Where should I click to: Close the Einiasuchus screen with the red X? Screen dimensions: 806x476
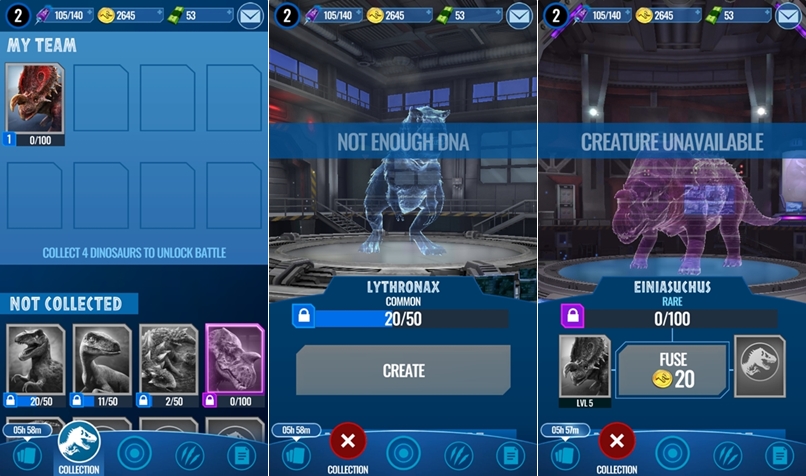pyautogui.click(x=617, y=441)
